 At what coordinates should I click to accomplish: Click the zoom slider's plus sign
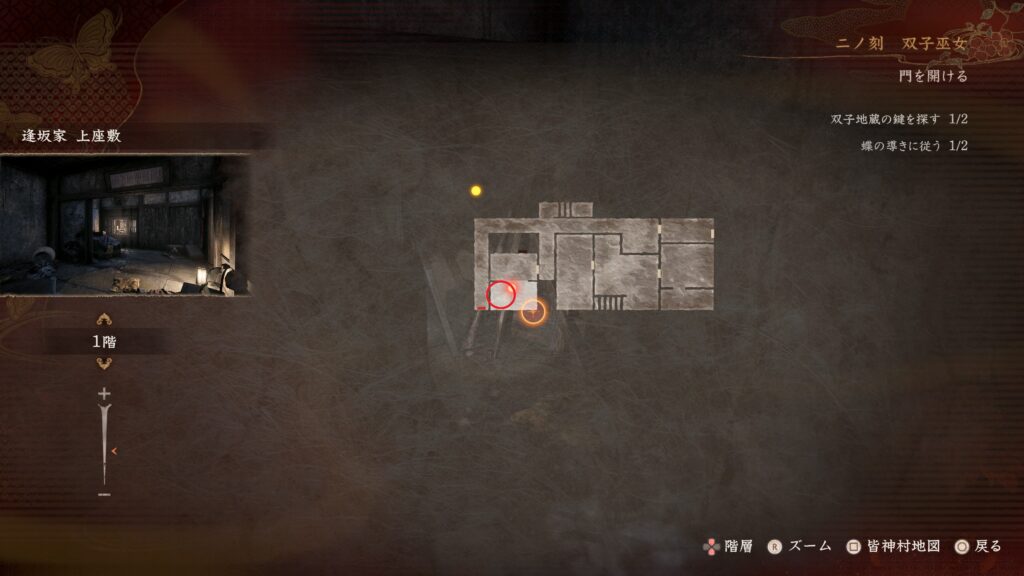click(104, 394)
